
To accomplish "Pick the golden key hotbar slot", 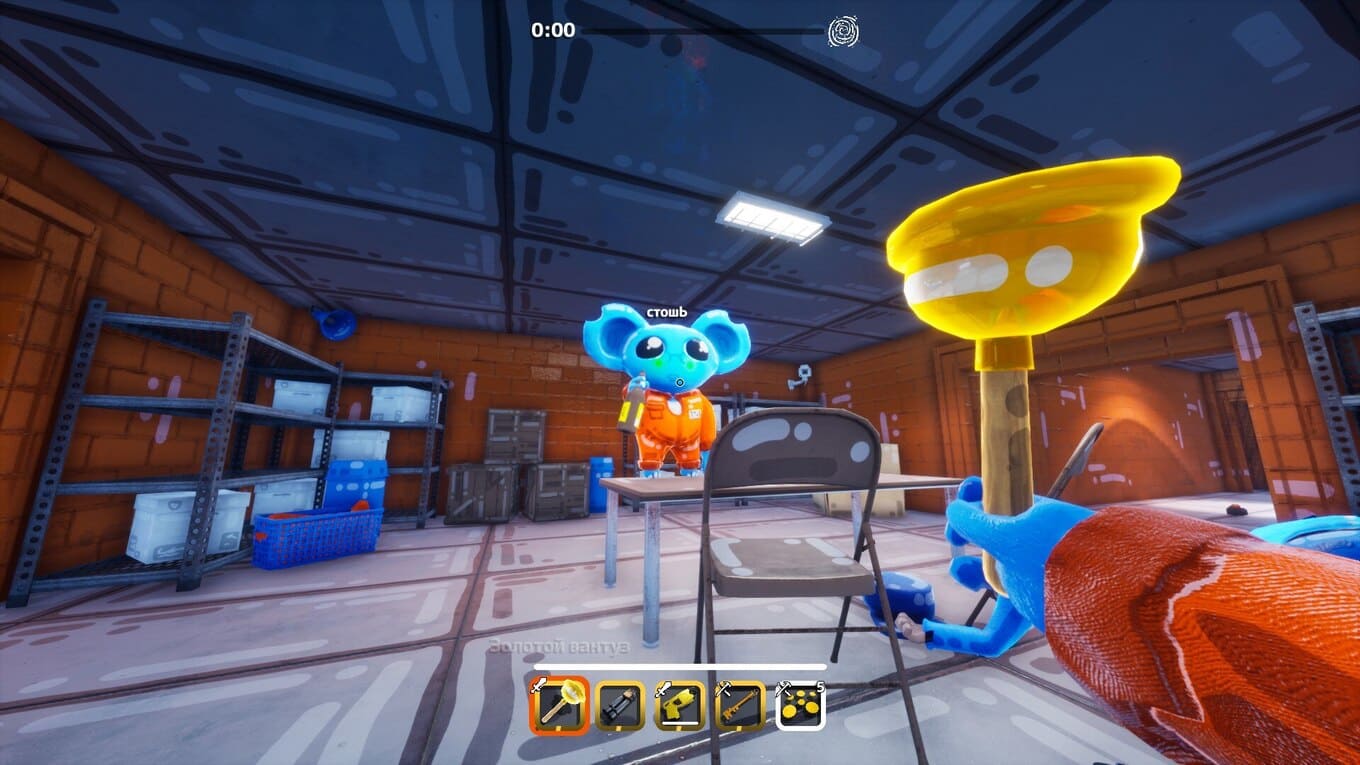I will (740, 706).
